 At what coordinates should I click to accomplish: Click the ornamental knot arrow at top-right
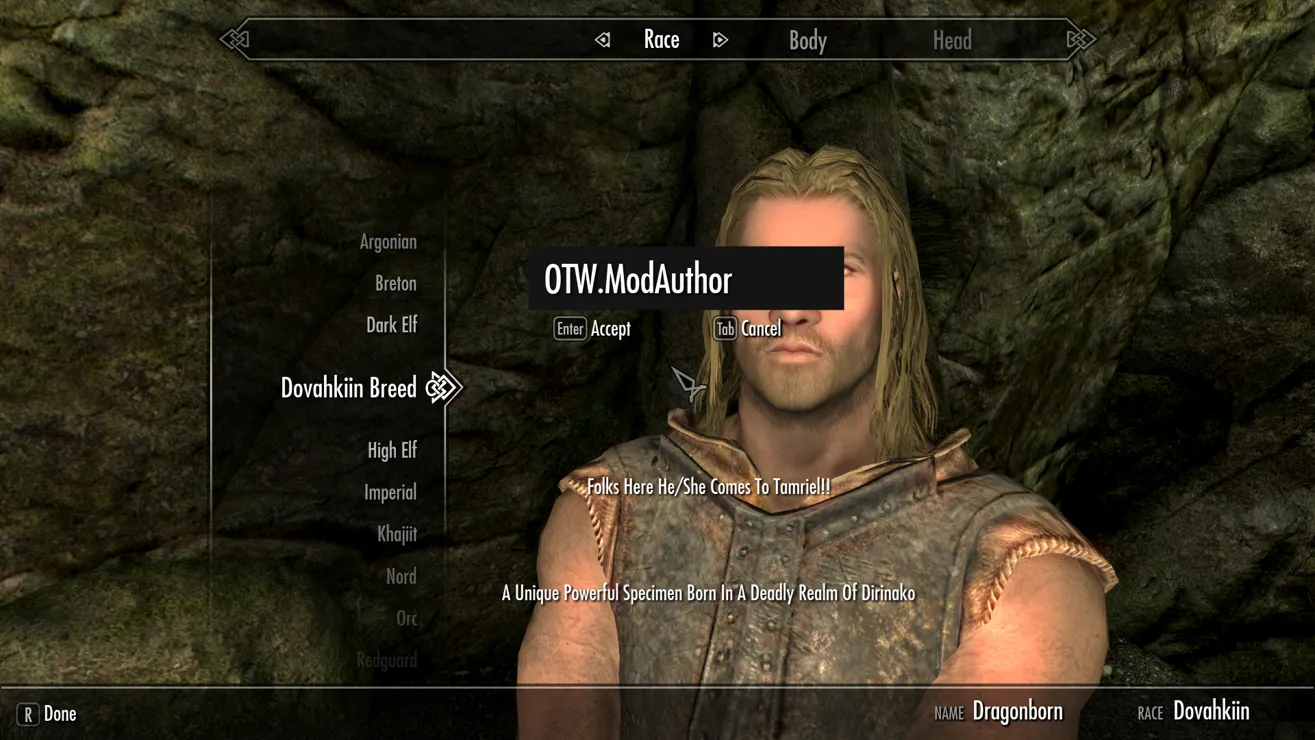[x=1079, y=39]
